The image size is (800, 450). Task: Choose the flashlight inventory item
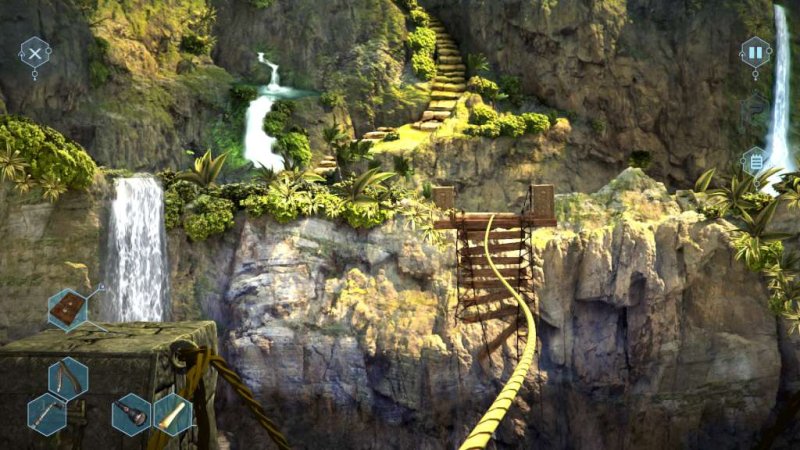click(131, 413)
